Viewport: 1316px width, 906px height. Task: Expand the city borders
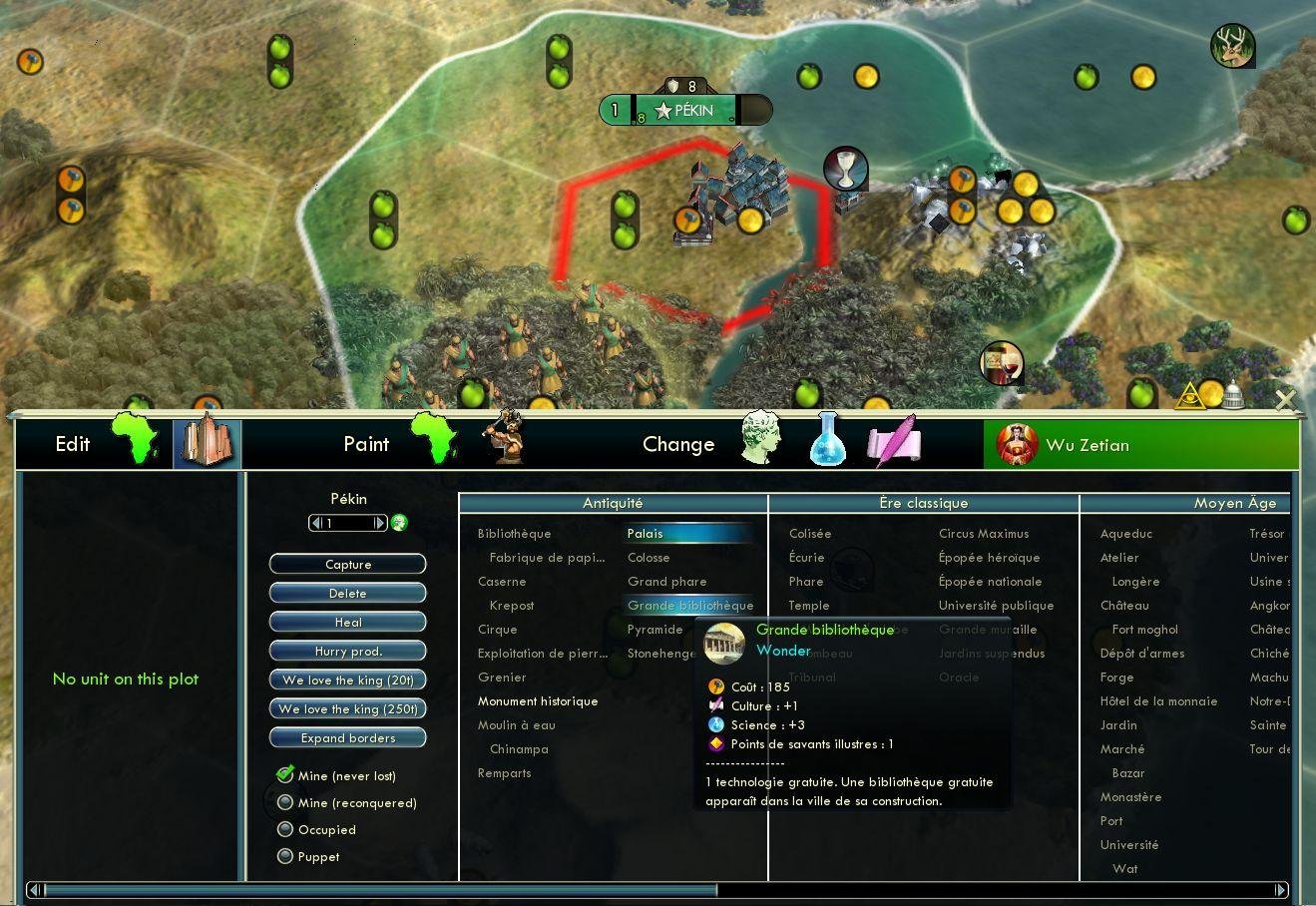pos(347,738)
